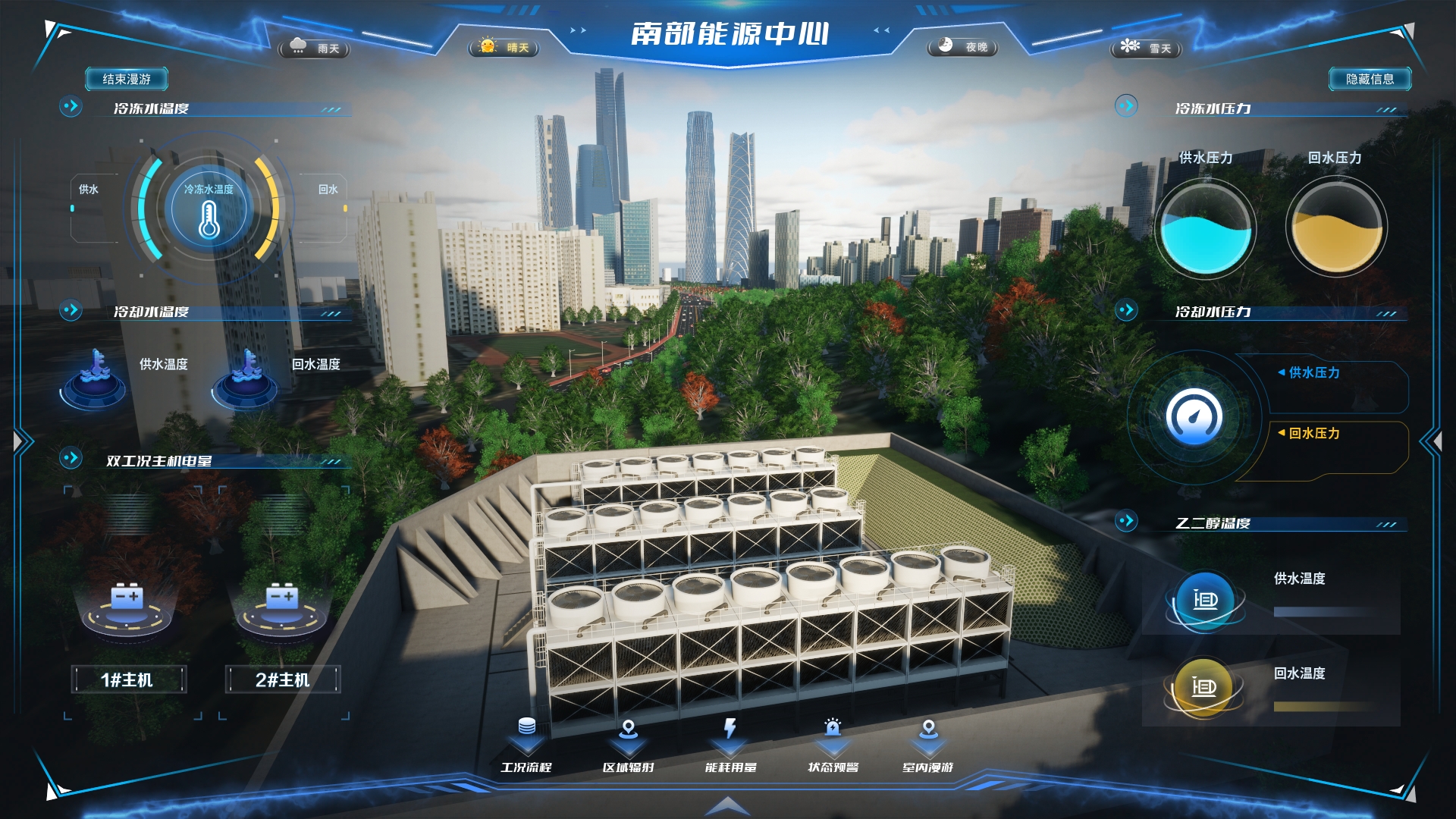
Task: Select the 2#主机 unit
Action: (282, 679)
